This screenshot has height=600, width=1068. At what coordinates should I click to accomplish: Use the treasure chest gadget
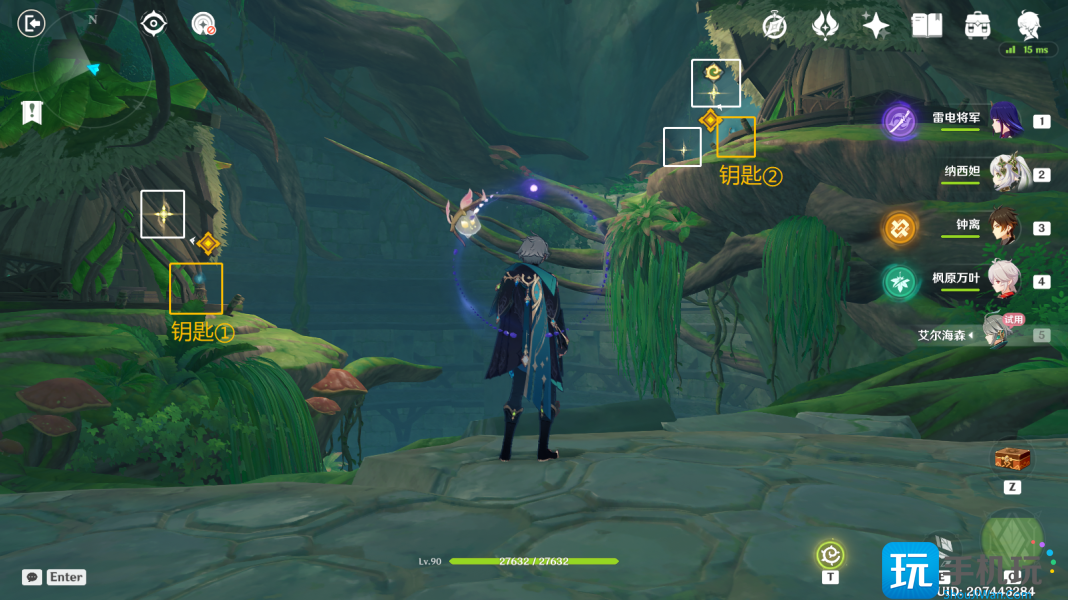click(x=1012, y=459)
